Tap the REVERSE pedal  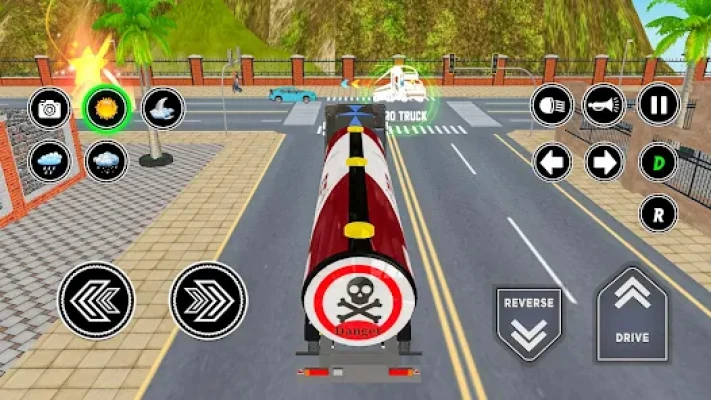tap(529, 324)
